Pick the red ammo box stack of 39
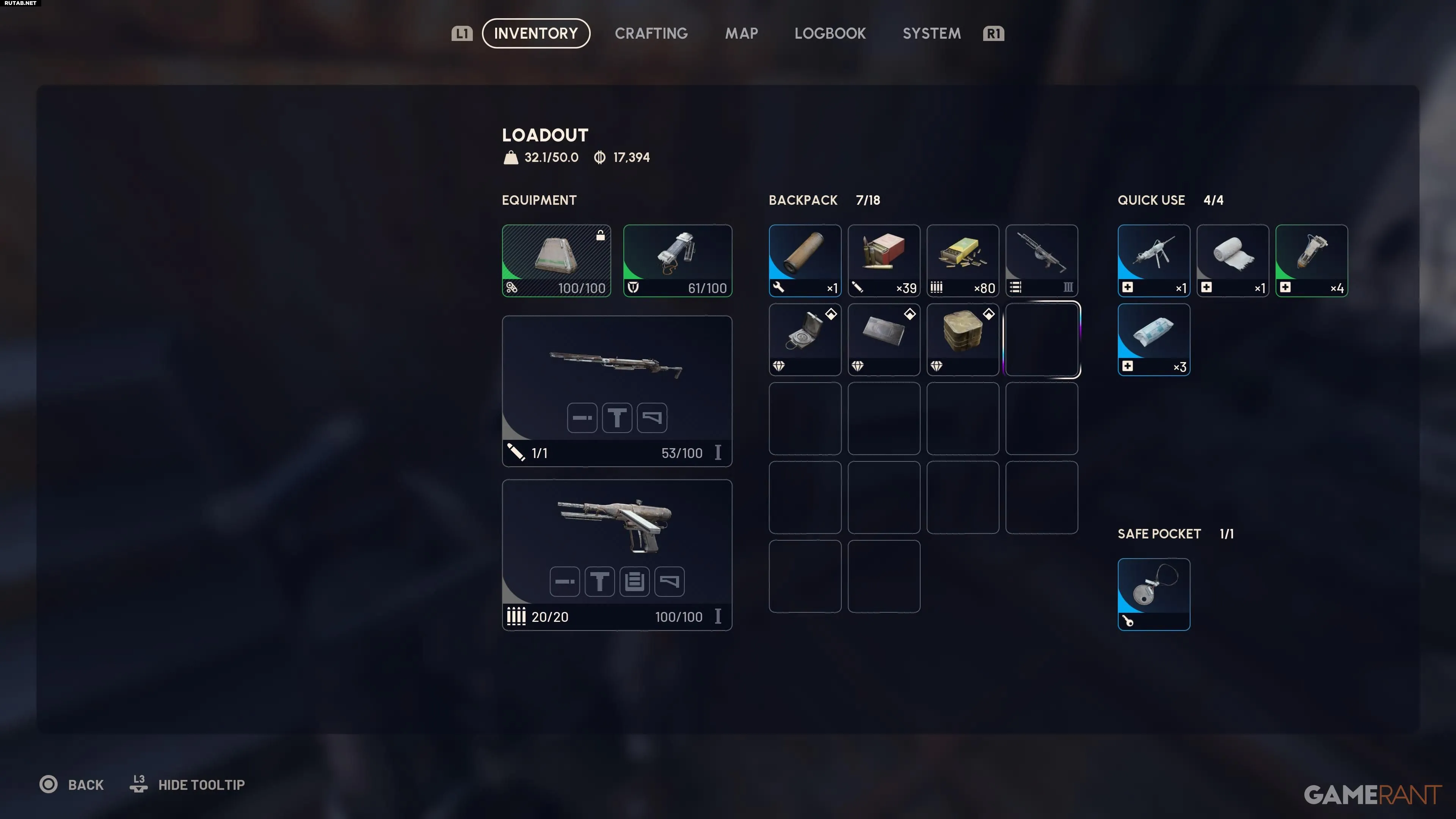Image resolution: width=1456 pixels, height=819 pixels. click(x=883, y=260)
